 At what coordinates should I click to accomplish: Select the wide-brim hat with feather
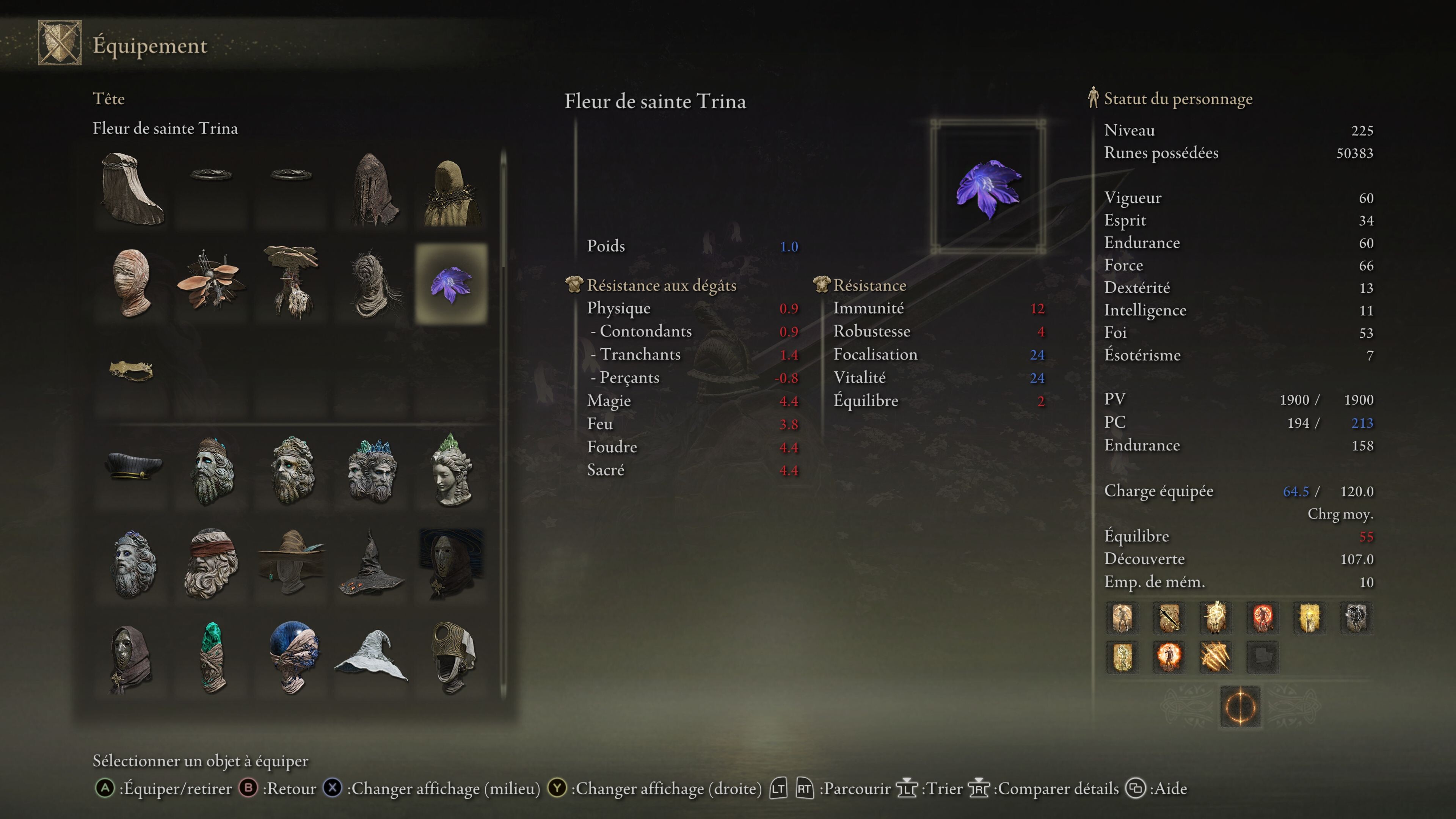[292, 563]
